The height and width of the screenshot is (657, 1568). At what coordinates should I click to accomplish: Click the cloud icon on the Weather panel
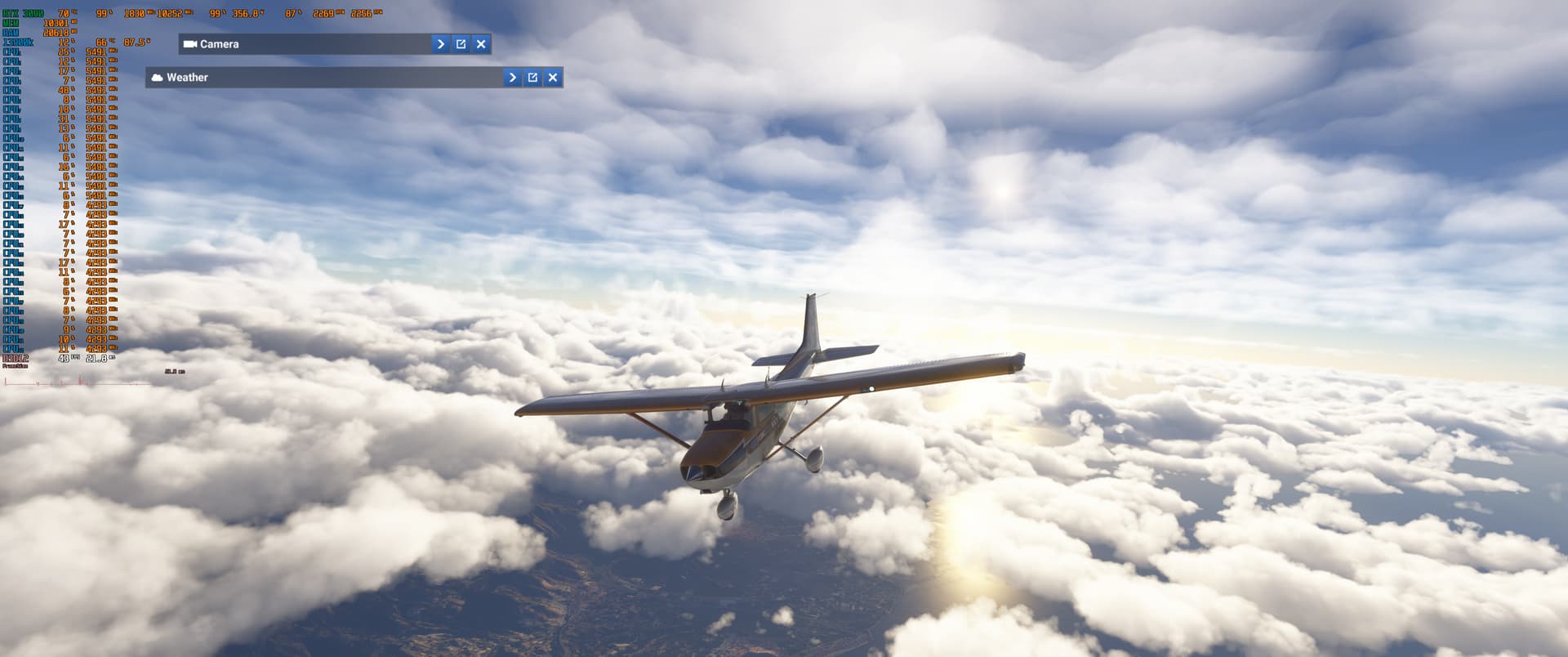158,77
